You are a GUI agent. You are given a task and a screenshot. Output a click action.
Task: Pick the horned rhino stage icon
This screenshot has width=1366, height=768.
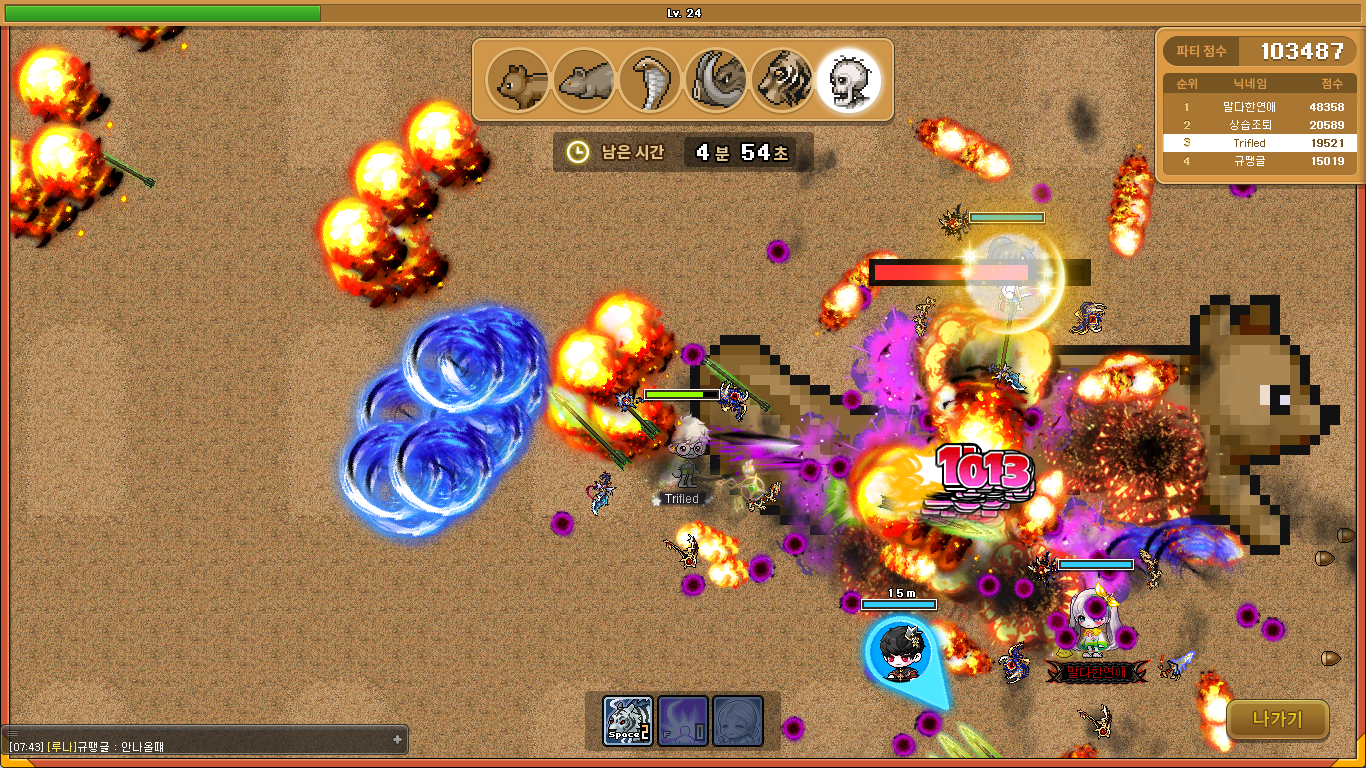pos(715,81)
